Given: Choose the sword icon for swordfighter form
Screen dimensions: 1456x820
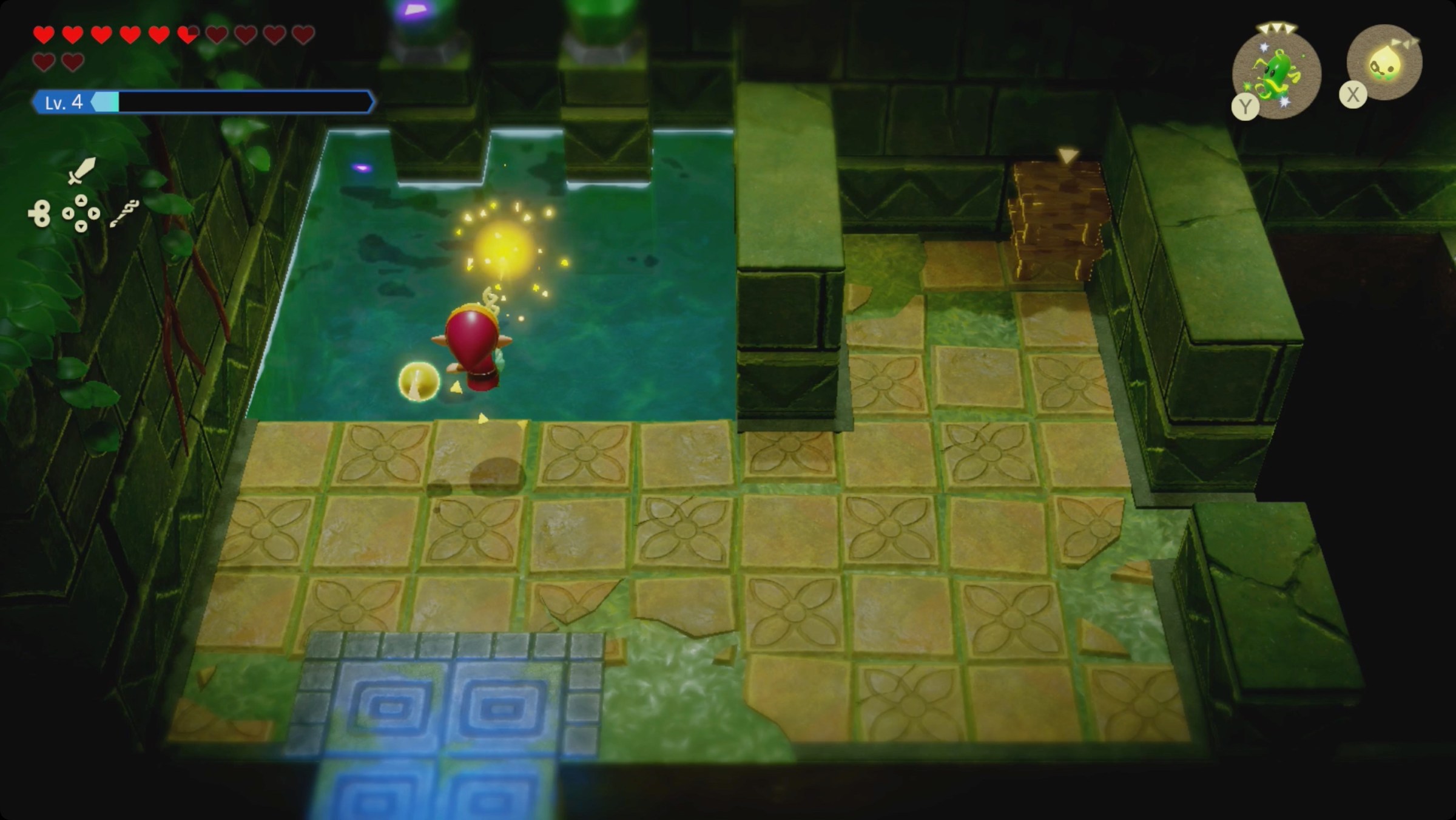Looking at the screenshot, I should point(81,170).
